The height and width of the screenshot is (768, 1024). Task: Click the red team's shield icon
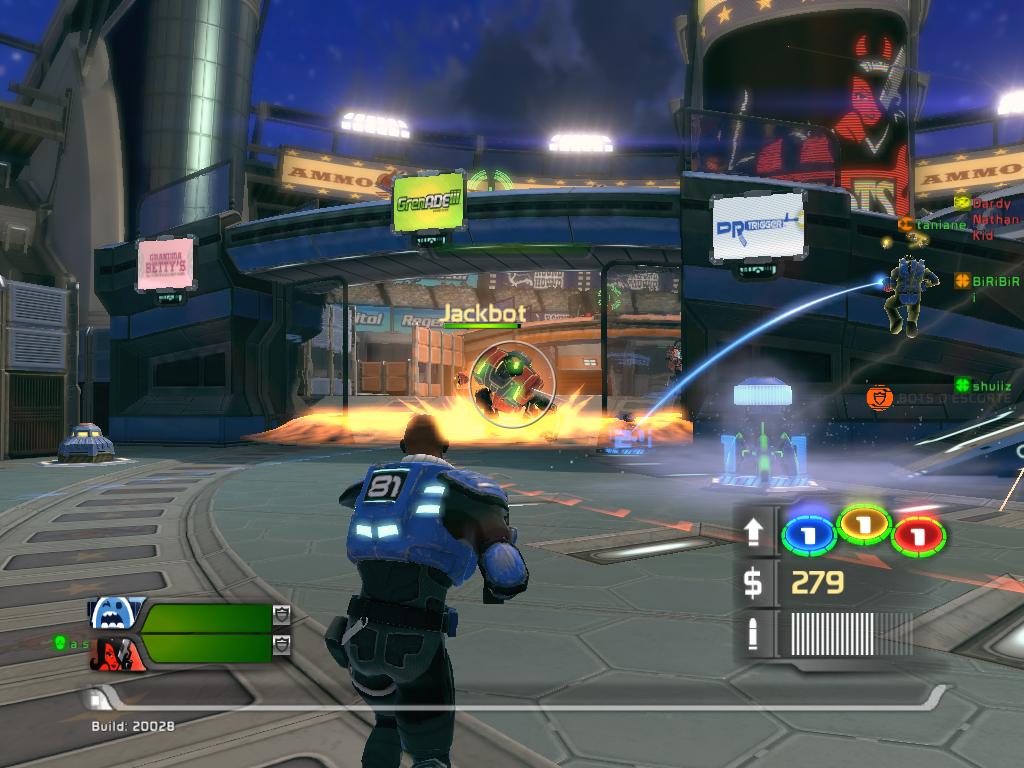tap(281, 643)
